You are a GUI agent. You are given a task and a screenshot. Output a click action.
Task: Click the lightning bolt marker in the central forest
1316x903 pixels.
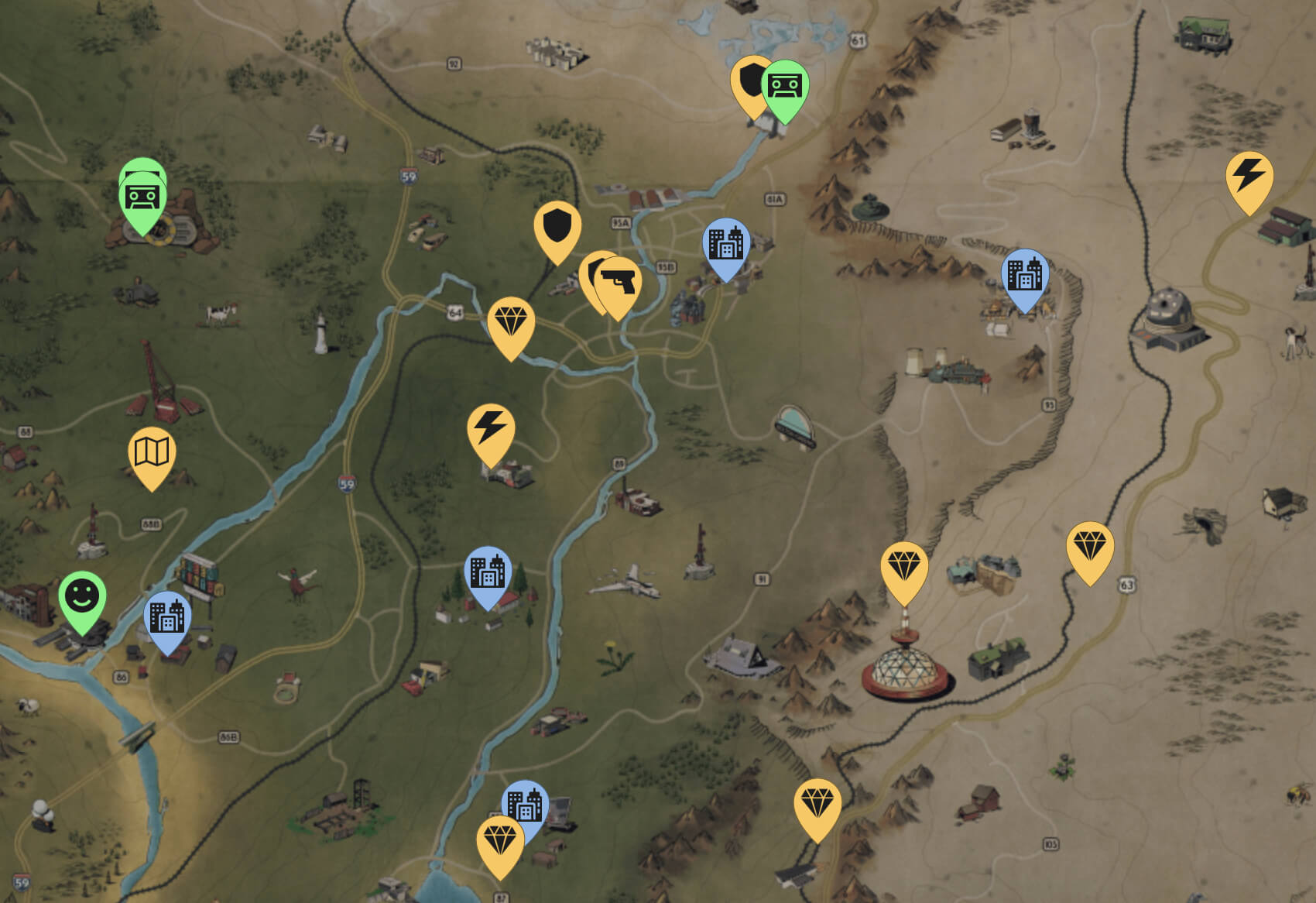point(492,431)
